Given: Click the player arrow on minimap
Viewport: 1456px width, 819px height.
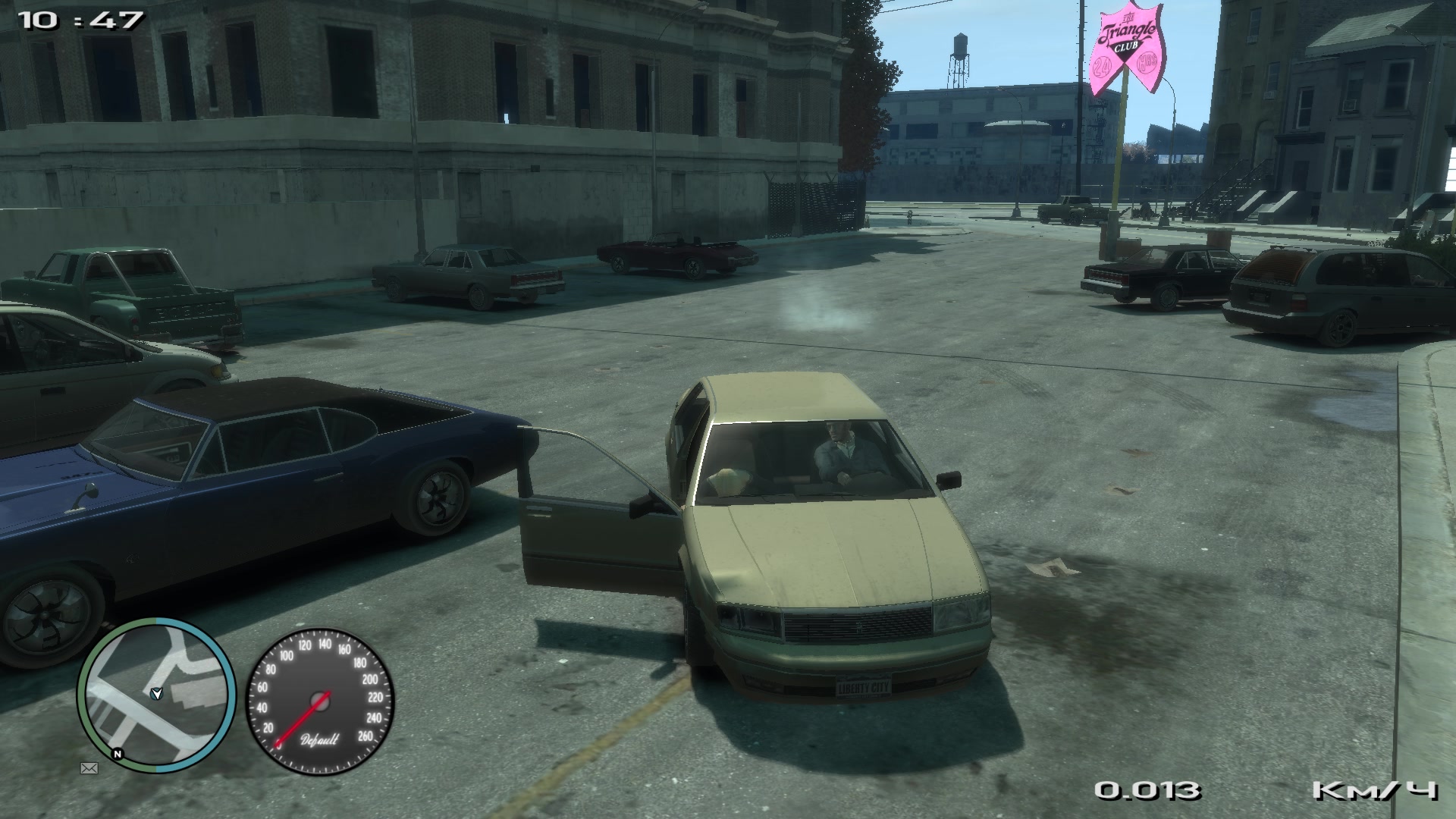Looking at the screenshot, I should coord(156,692).
